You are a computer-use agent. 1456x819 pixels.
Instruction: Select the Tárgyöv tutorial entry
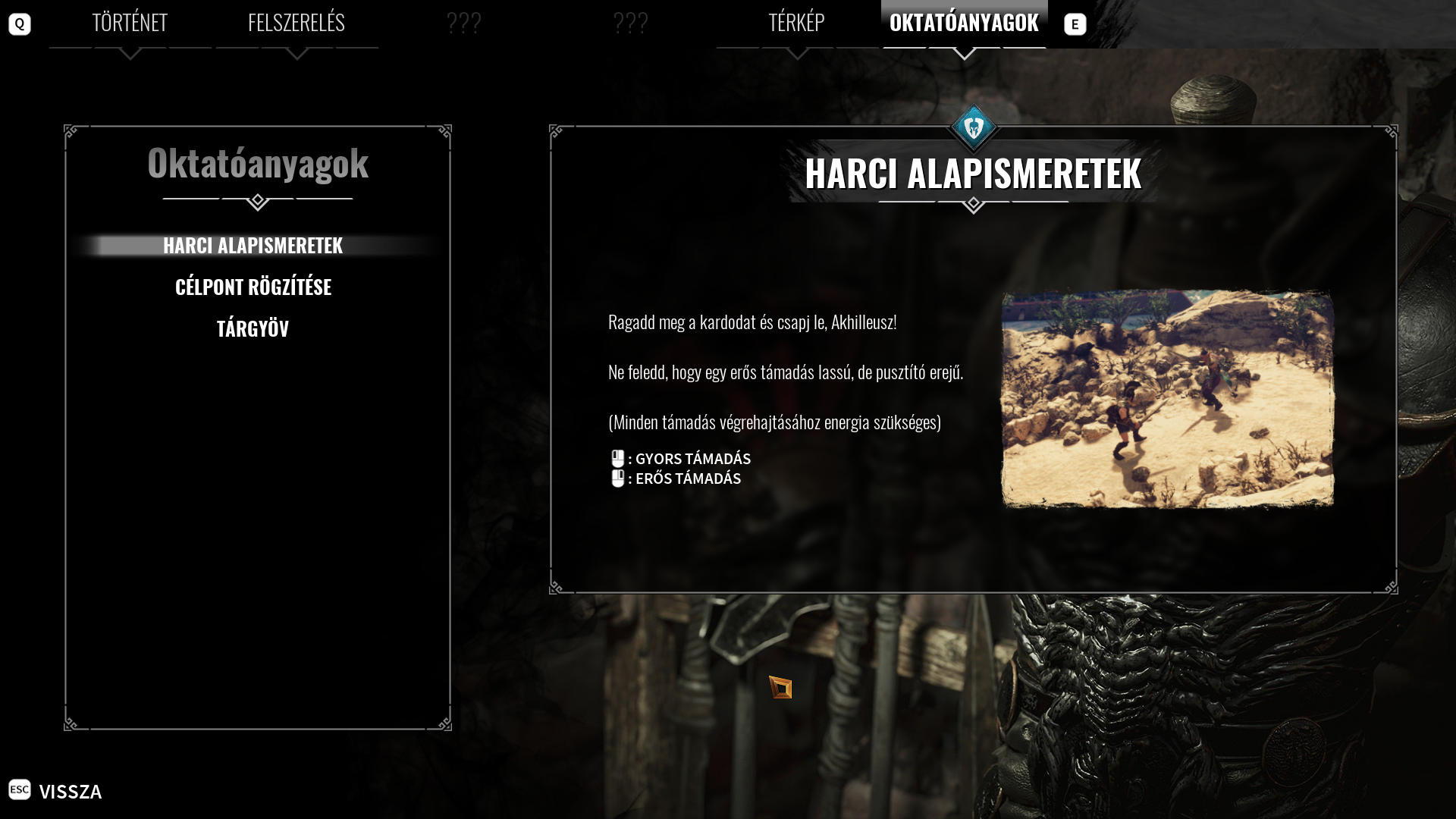[253, 328]
